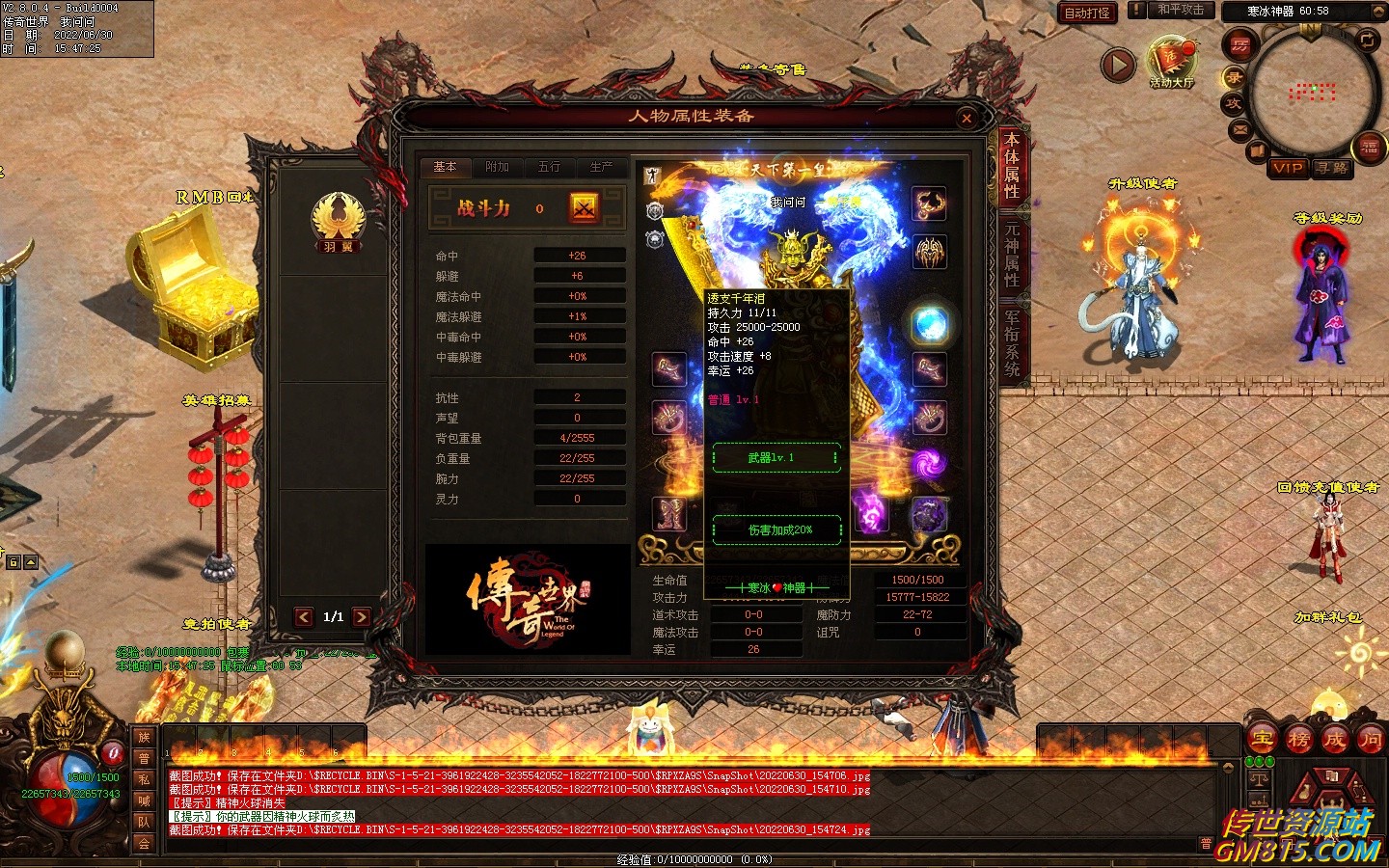Image resolution: width=1389 pixels, height=868 pixels.
Task: Open the 五行 tab
Action: pos(549,168)
